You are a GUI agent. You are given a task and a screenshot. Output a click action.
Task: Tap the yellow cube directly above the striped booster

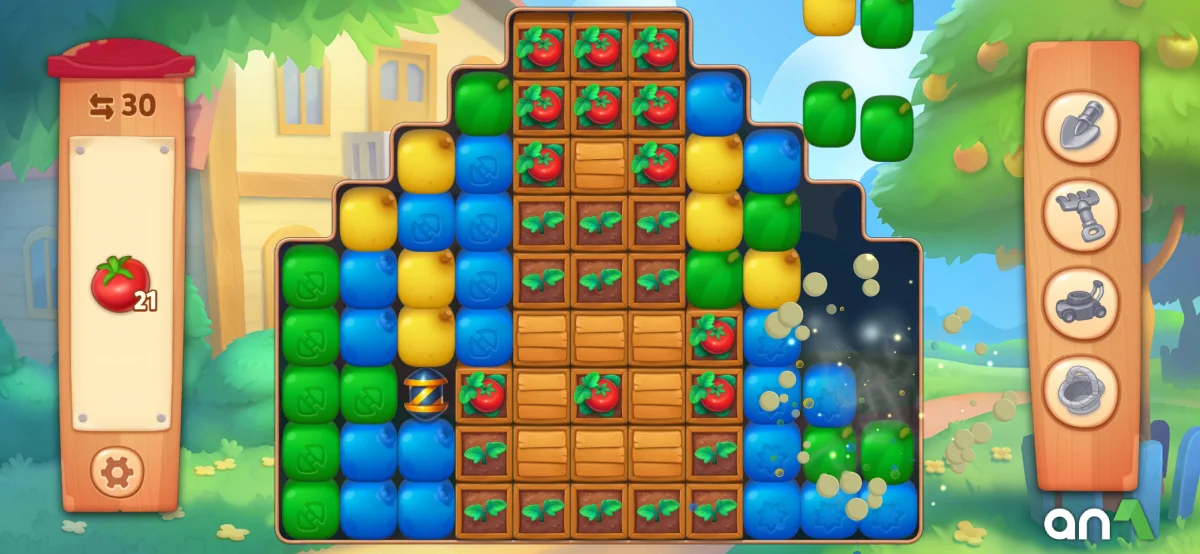tap(426, 335)
